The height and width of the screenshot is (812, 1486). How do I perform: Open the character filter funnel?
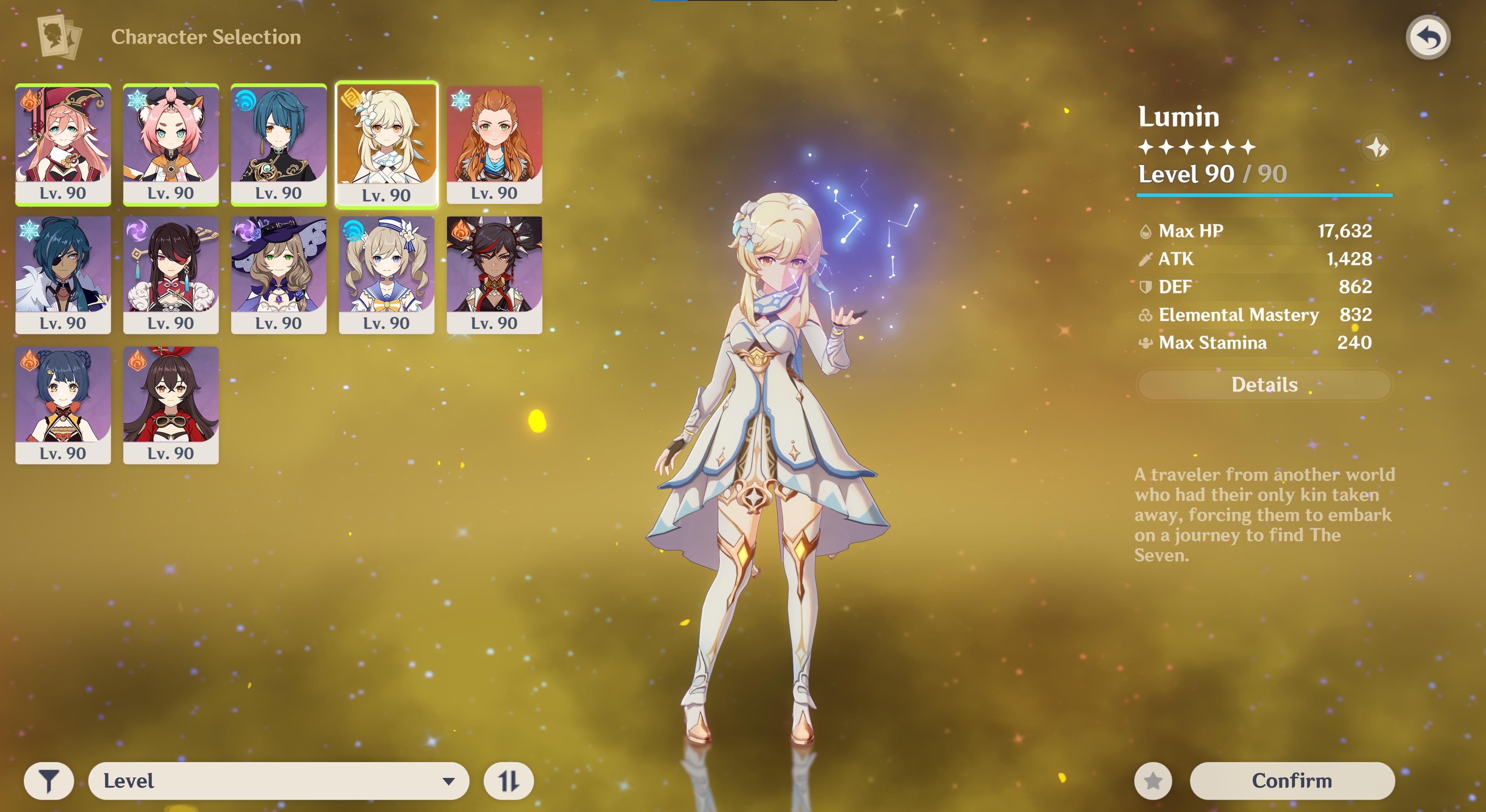[49, 781]
